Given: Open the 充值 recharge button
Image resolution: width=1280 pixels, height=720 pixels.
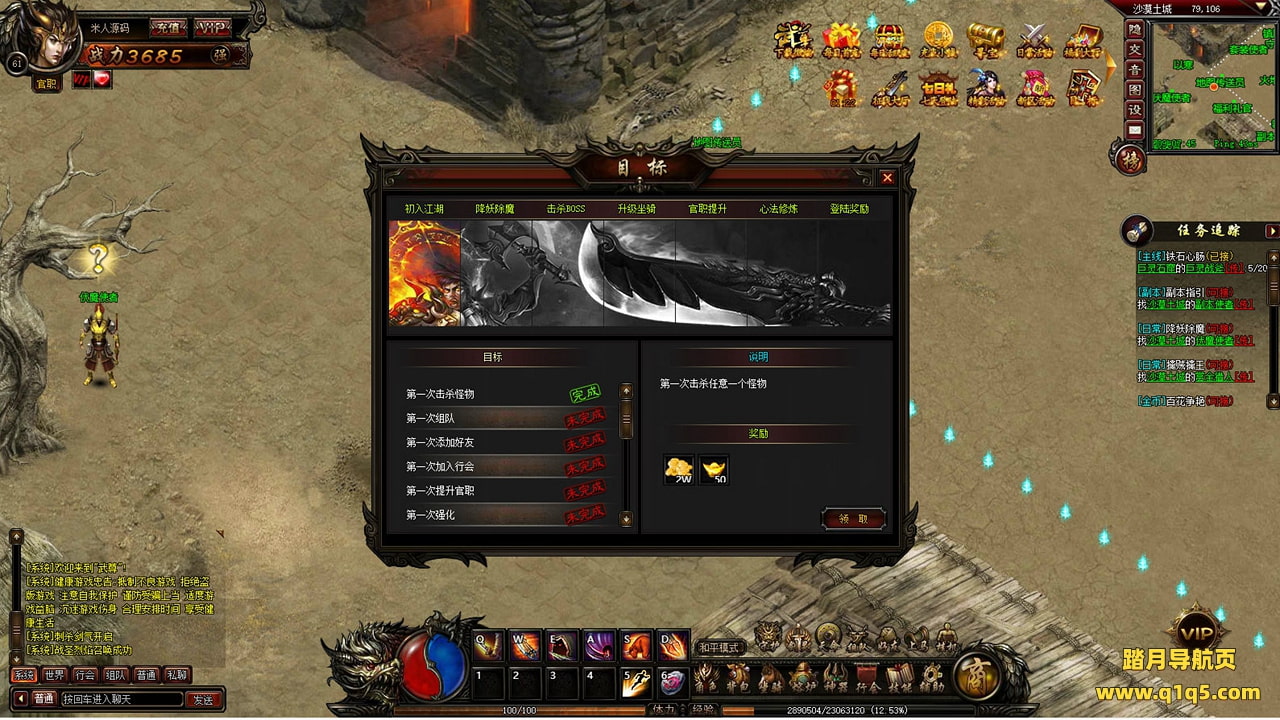Looking at the screenshot, I should coord(166,28).
